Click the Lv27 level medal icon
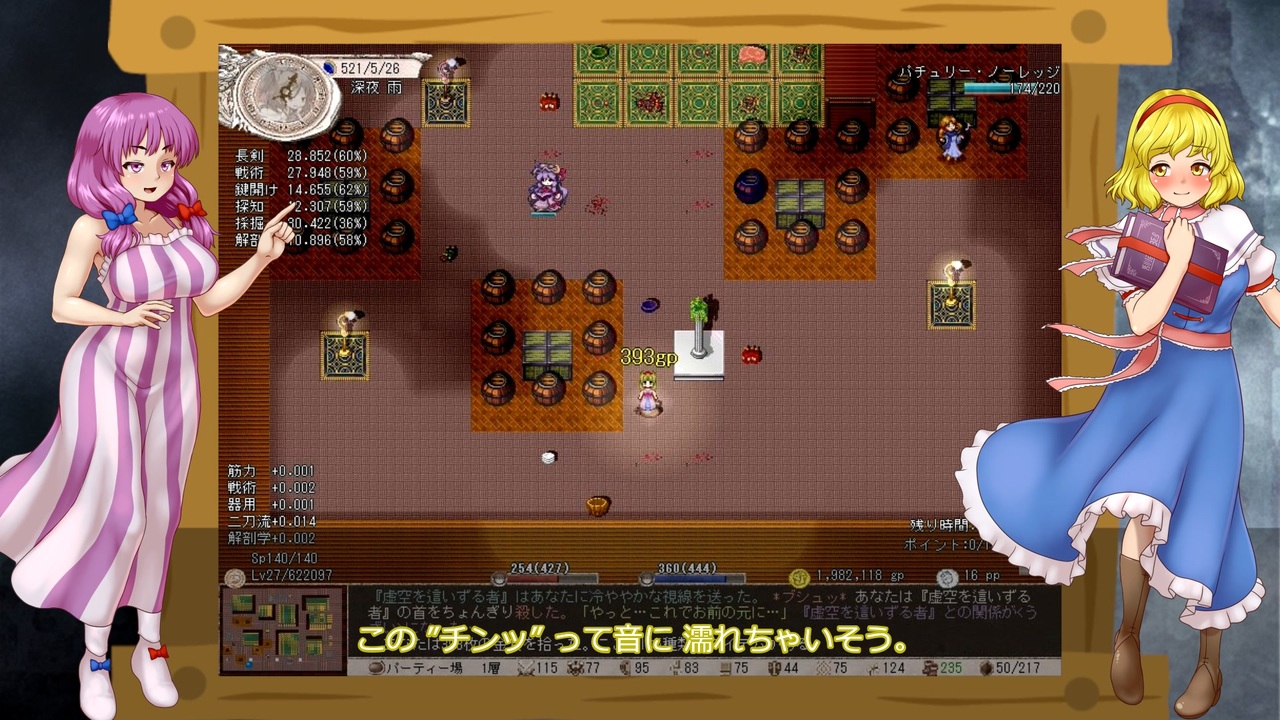 (234, 576)
